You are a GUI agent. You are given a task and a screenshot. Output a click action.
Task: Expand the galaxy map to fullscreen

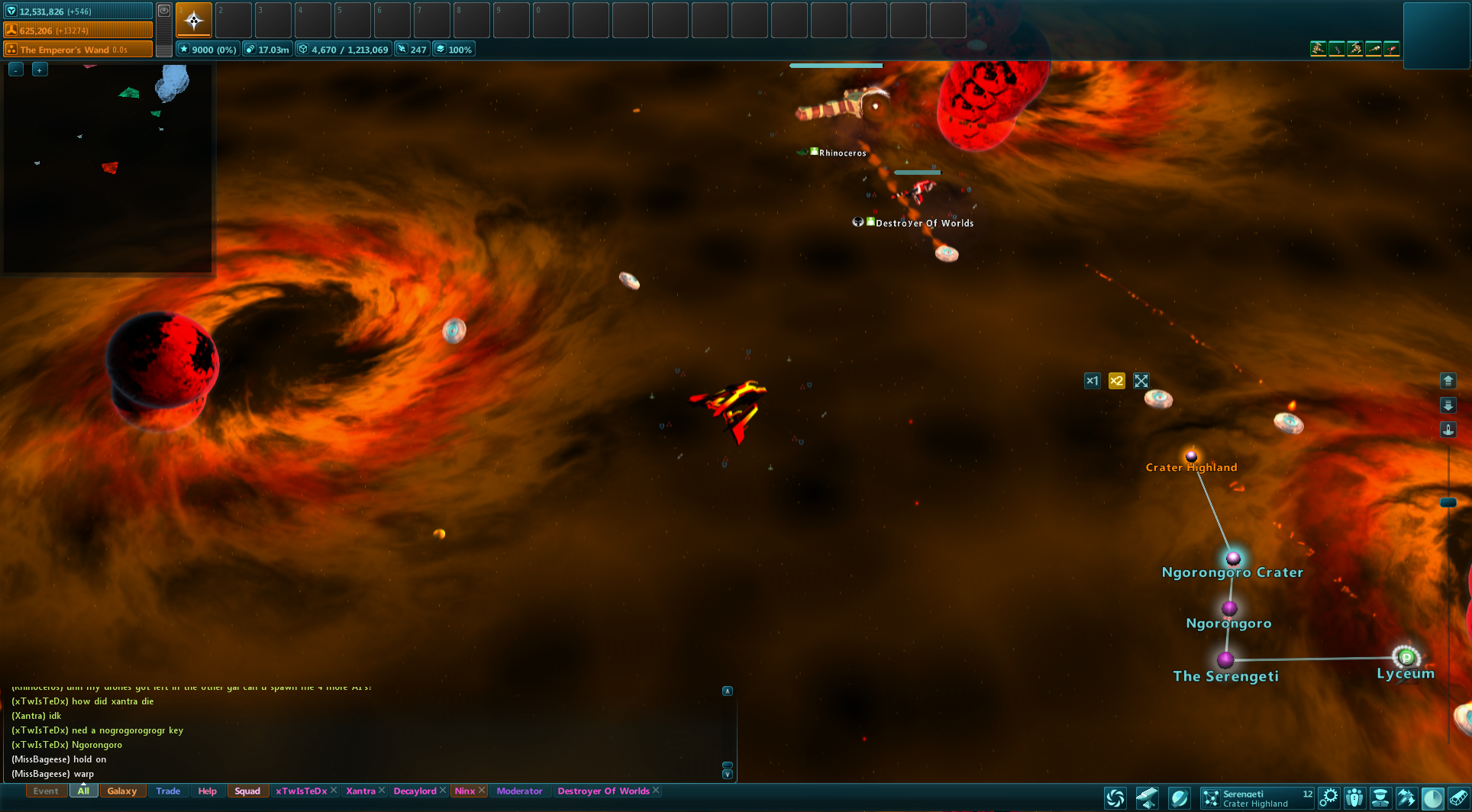[1141, 381]
